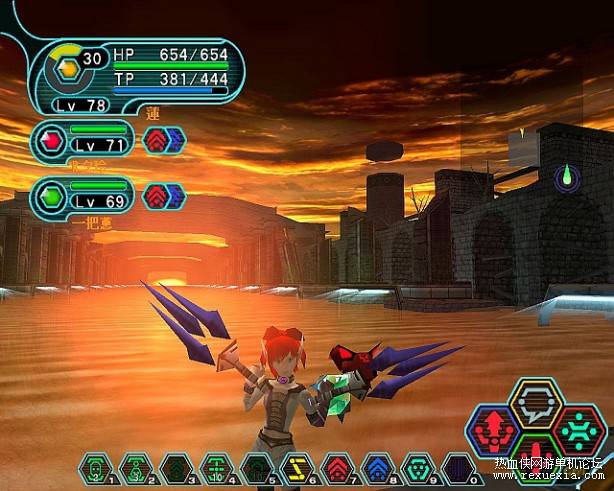Viewport: 614px width, 491px height.
Task: Select hotbar slot 3
Action: tap(176, 467)
